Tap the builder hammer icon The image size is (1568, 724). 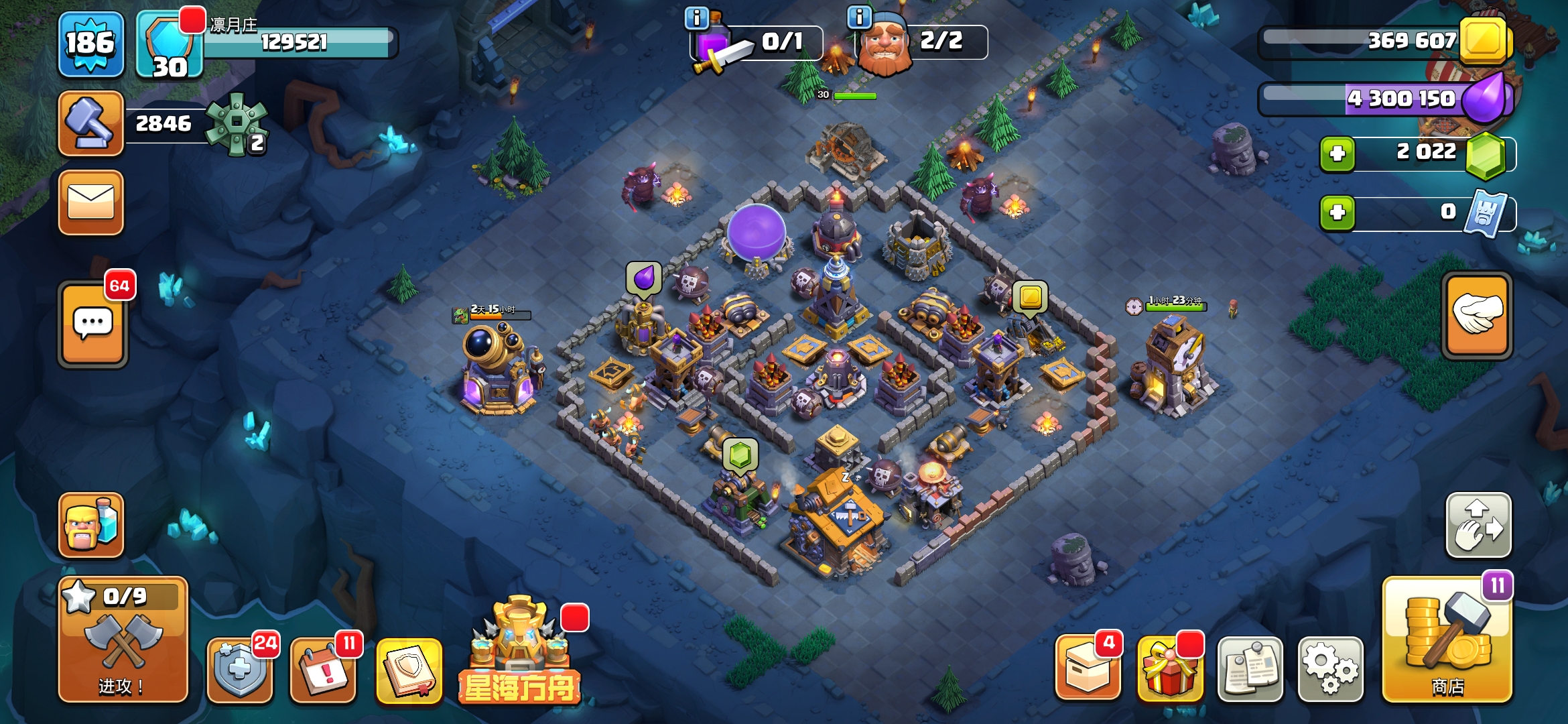point(91,124)
